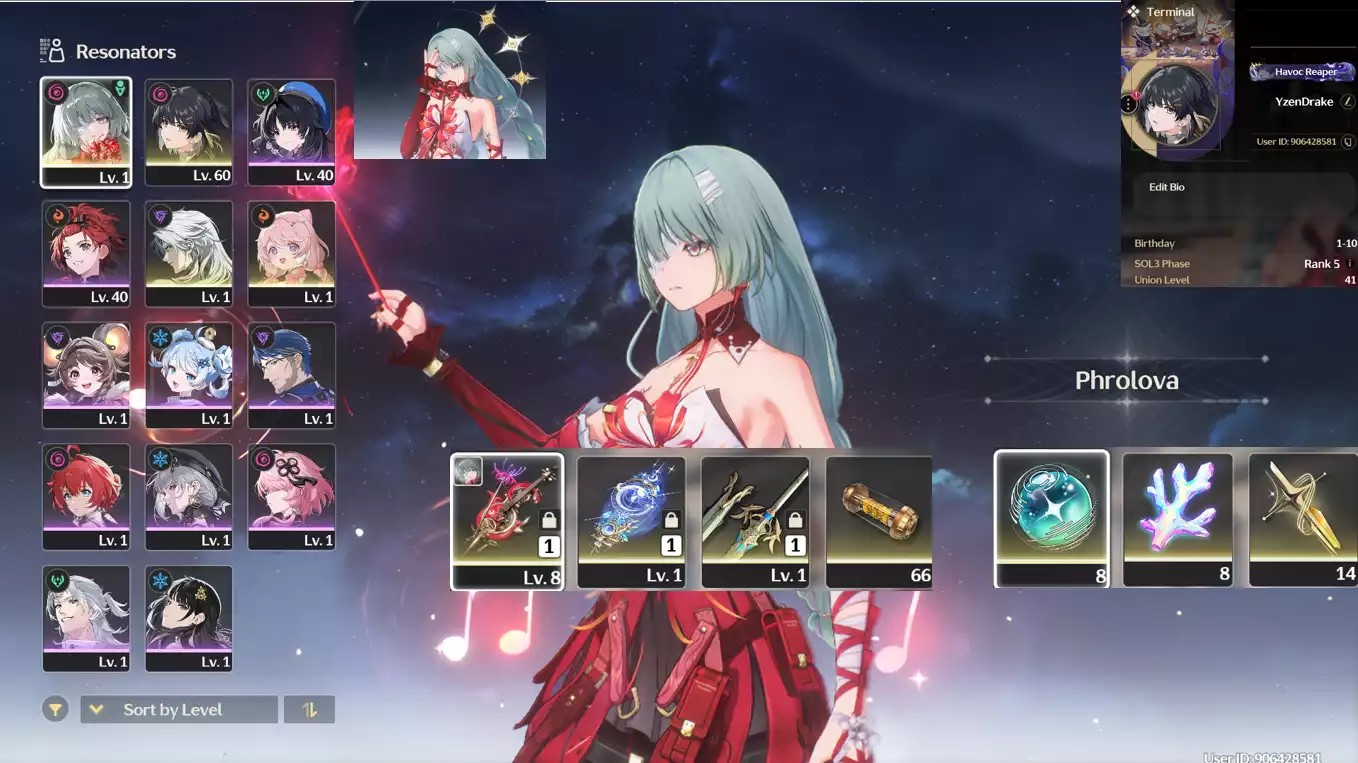This screenshot has height=763, width=1358.
Task: Pick the iridescent coral material
Action: [x=1177, y=518]
